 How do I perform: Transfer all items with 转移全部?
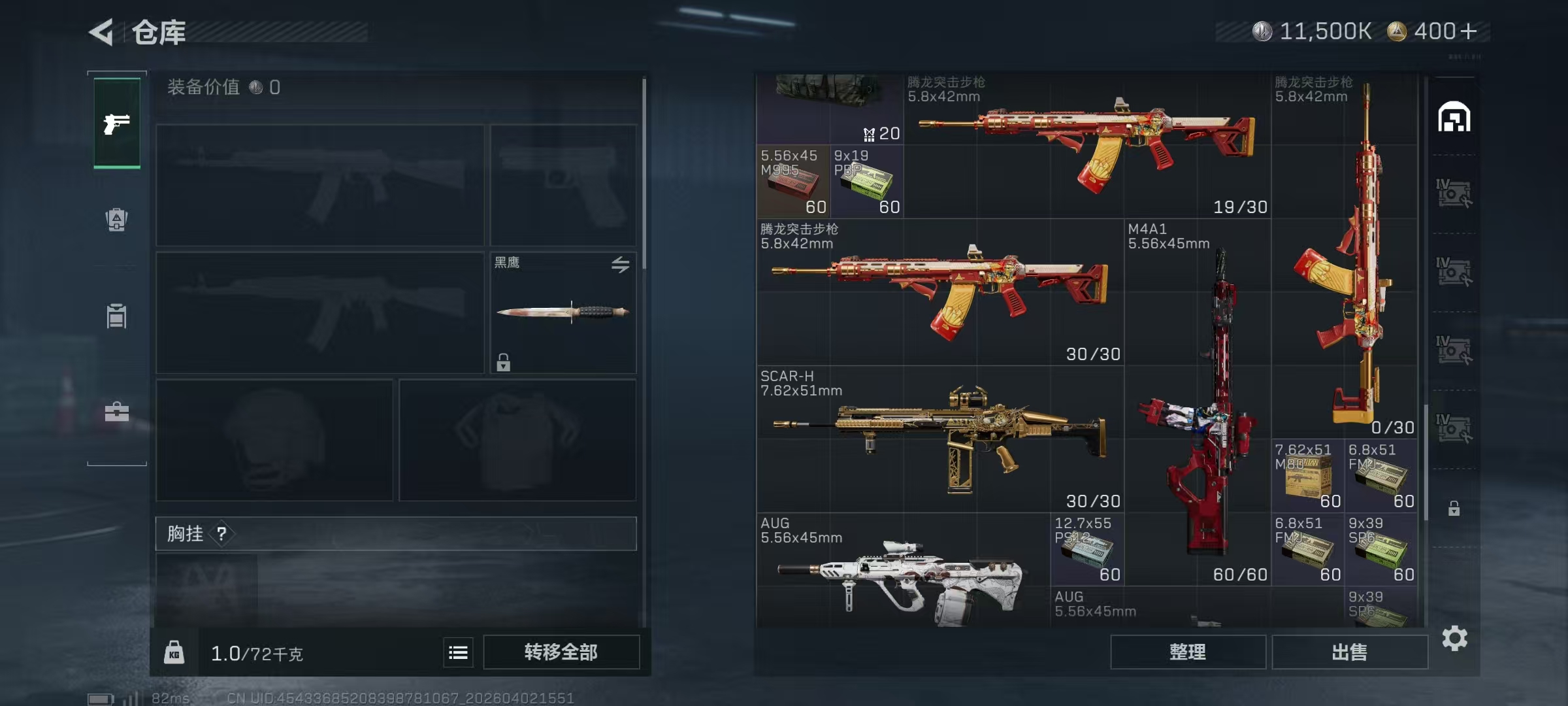(x=561, y=652)
